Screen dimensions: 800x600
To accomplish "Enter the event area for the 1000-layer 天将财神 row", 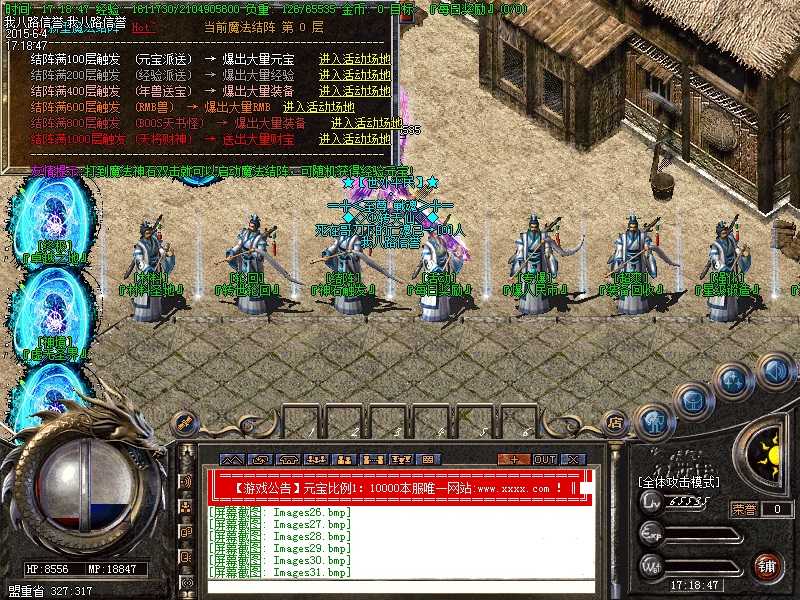I will point(350,138).
